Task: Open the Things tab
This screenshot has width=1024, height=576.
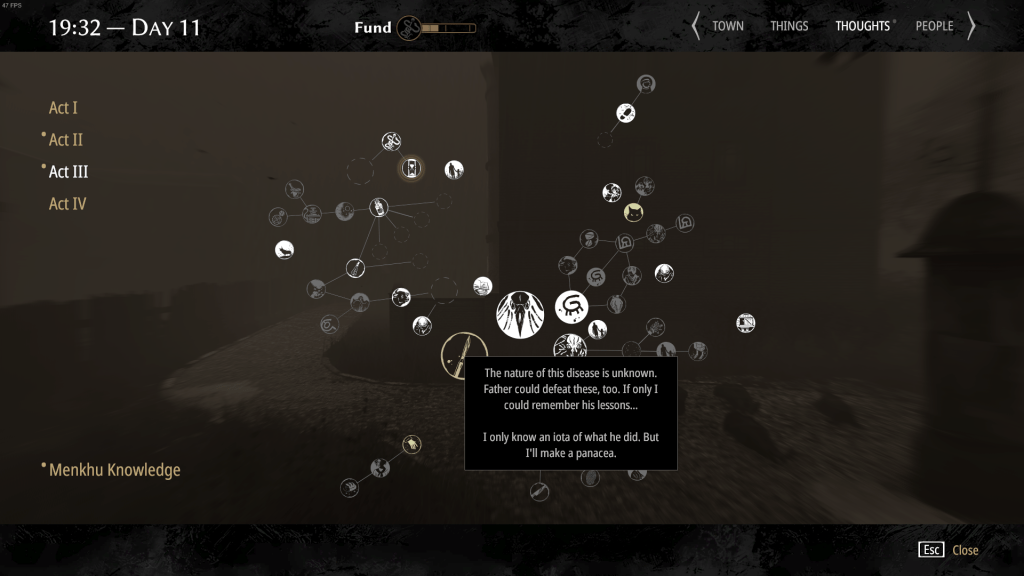Action: pos(789,26)
